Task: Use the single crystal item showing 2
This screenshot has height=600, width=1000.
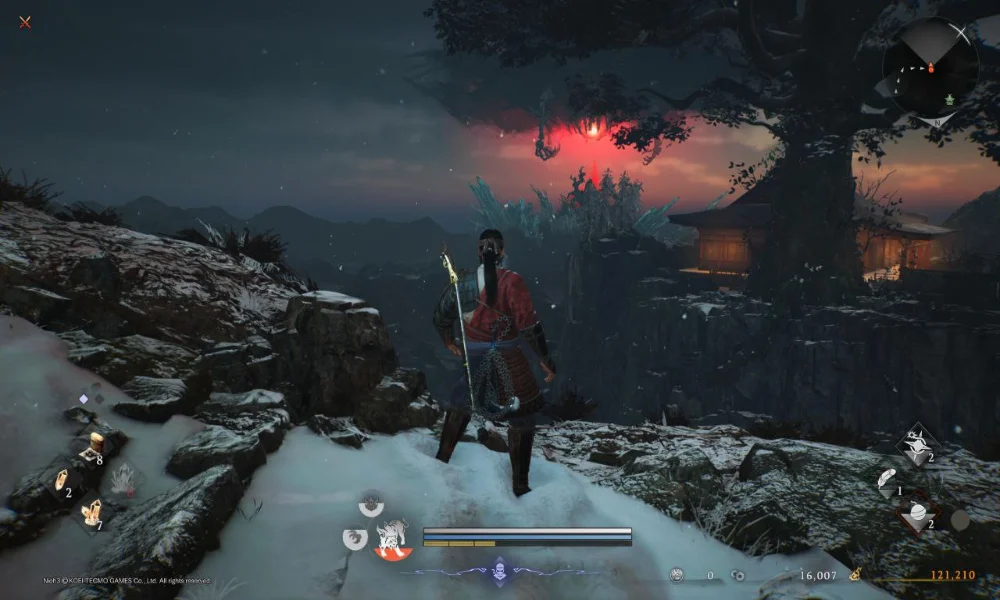Action: (60, 480)
